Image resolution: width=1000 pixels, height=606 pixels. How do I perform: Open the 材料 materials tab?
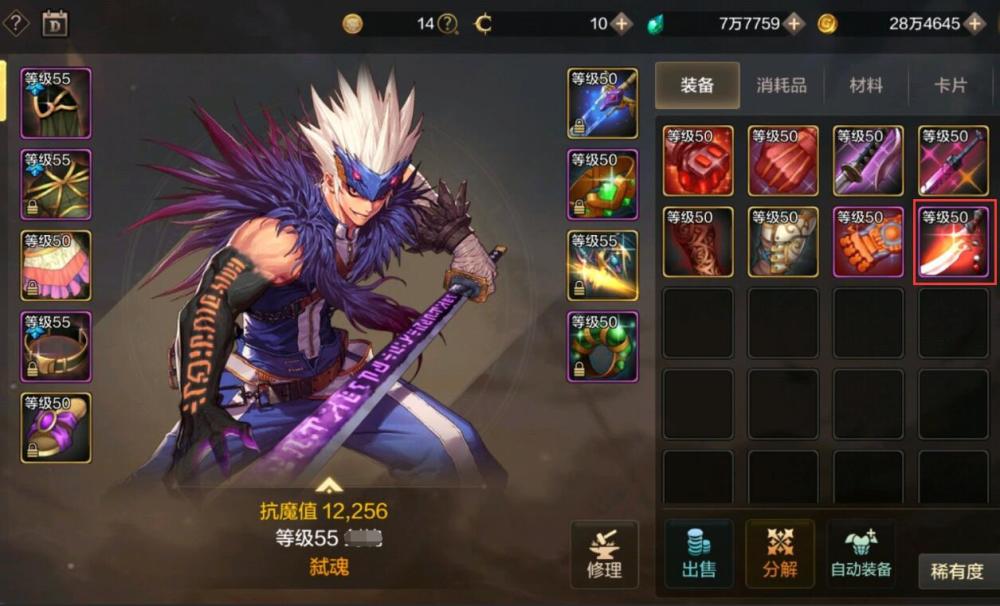pyautogui.click(x=866, y=85)
